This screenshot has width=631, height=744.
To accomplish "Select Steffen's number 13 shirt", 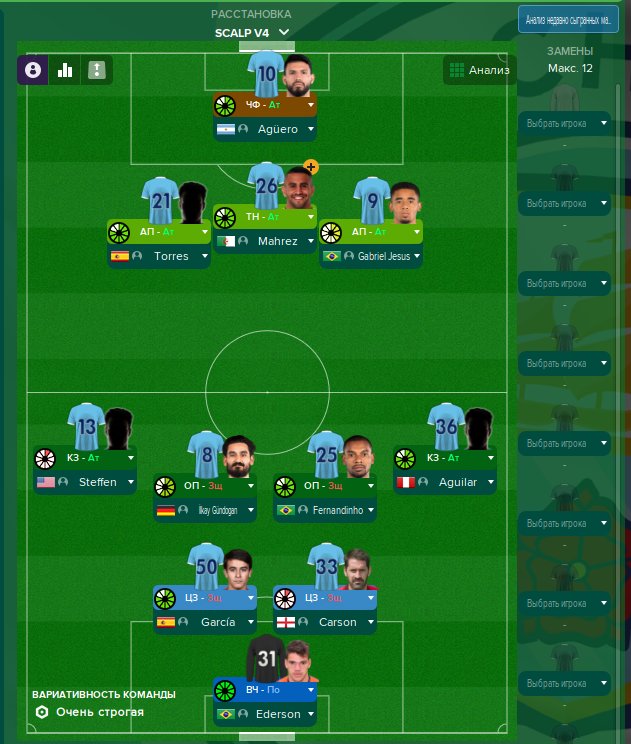I will pyautogui.click(x=86, y=427).
